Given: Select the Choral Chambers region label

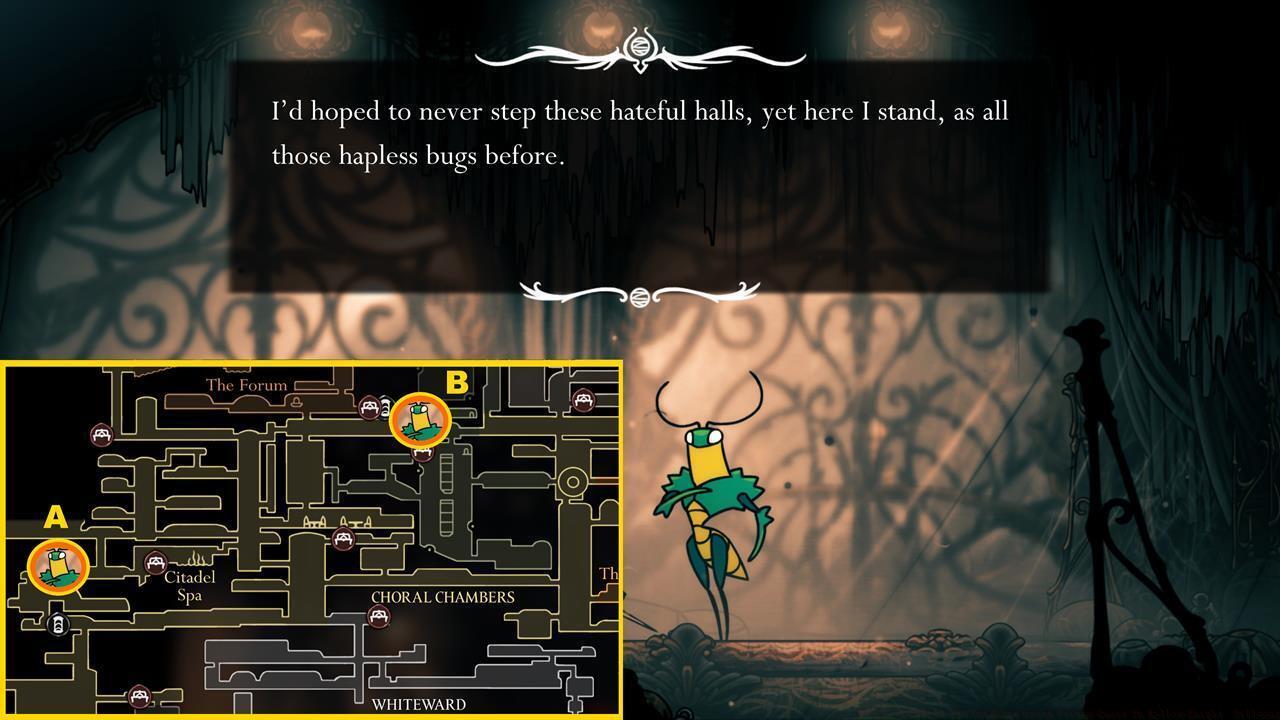Looking at the screenshot, I should pyautogui.click(x=442, y=595).
